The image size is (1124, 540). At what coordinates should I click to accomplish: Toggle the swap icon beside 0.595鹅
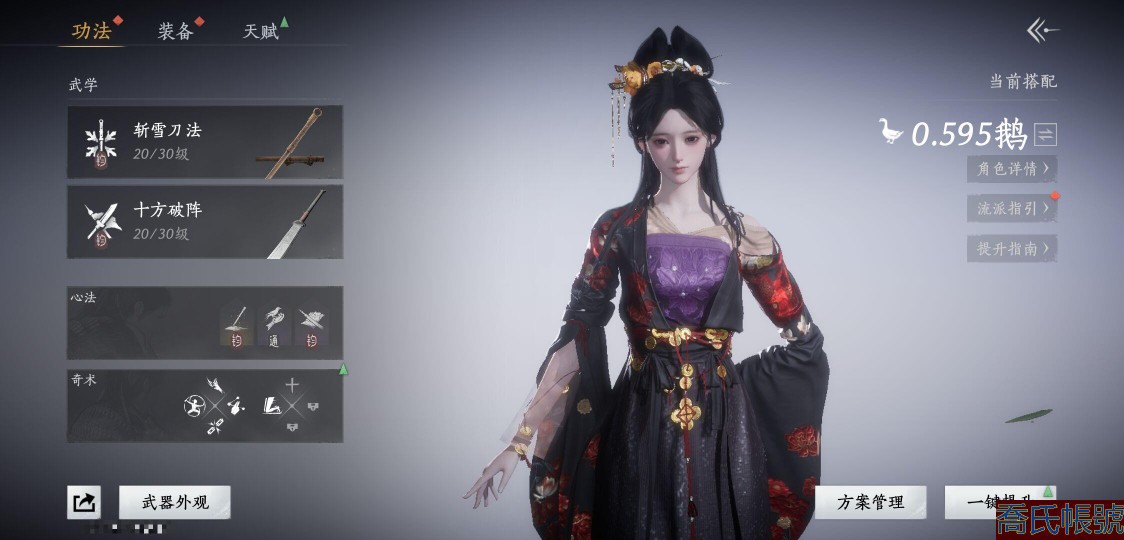(1045, 134)
